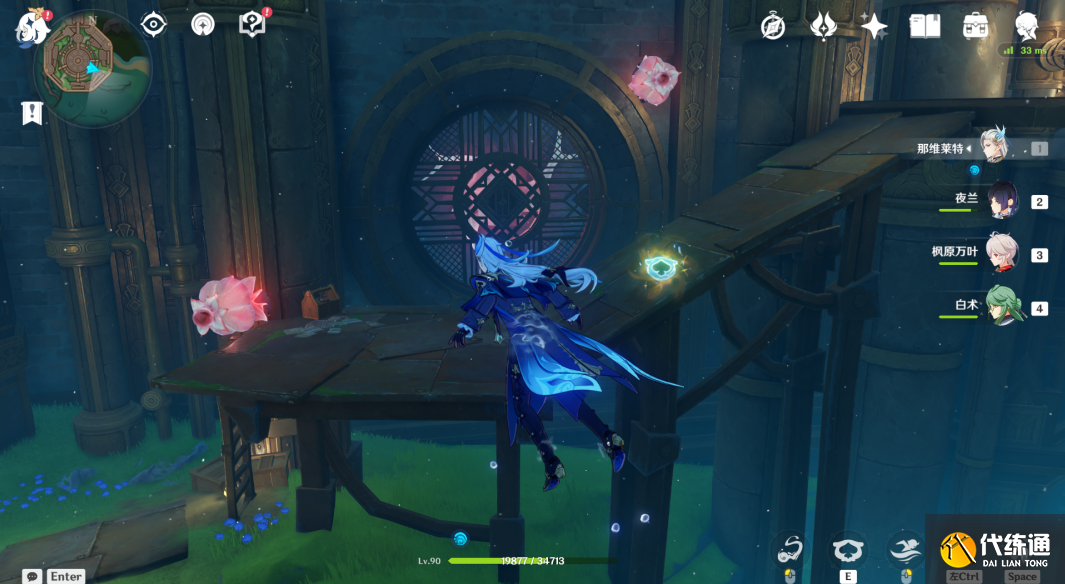Open the circular minimap
This screenshot has width=1065, height=584.
click(x=92, y=66)
